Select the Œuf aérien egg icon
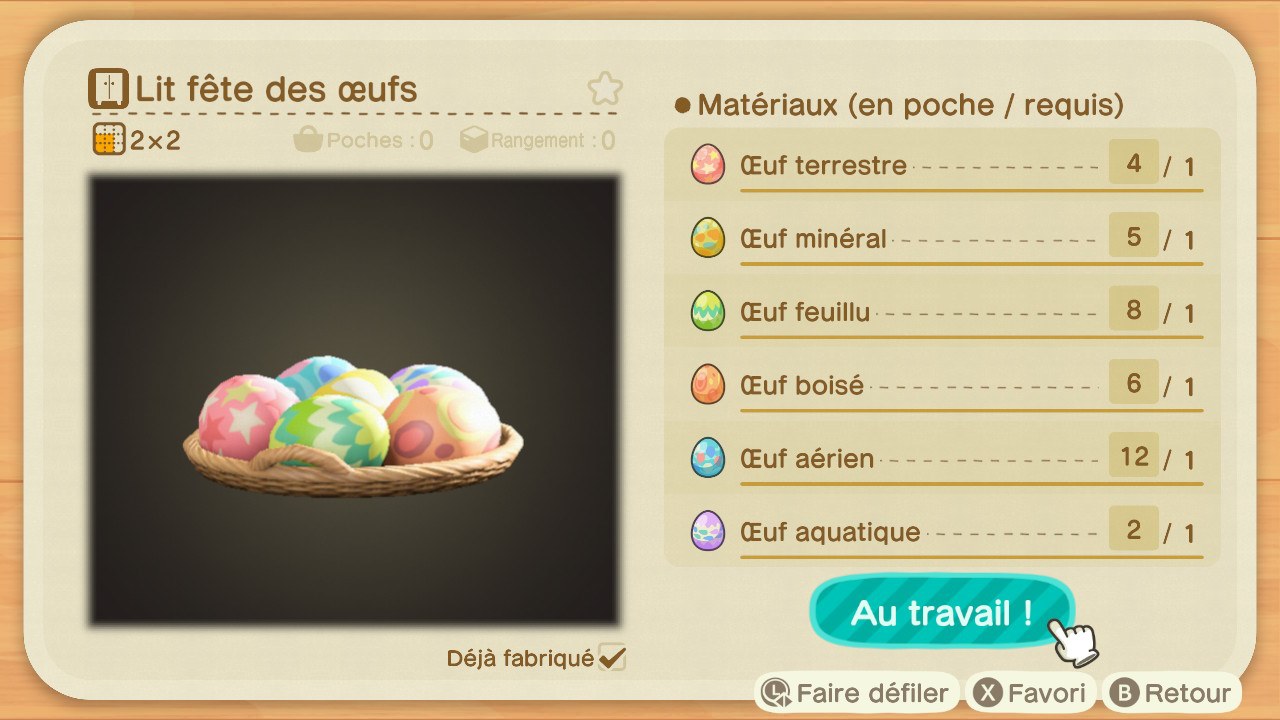This screenshot has height=720, width=1280. [707, 457]
